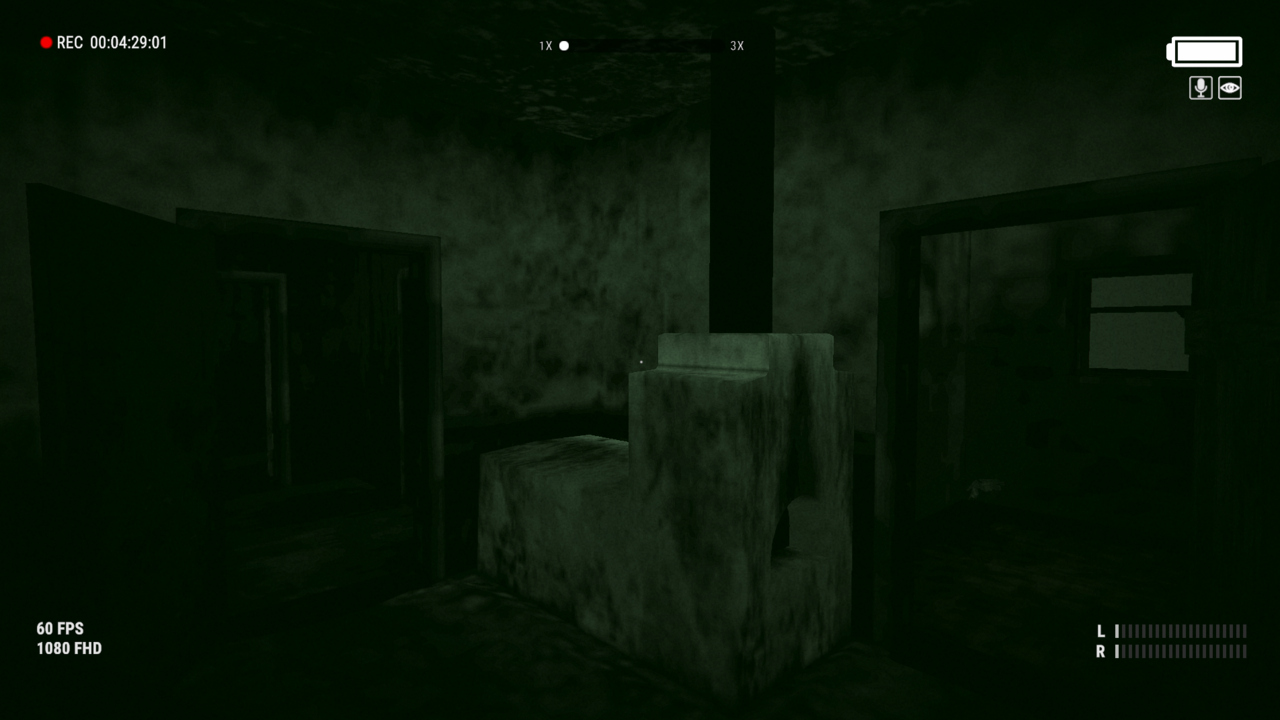
Task: Click the red REC recording dot
Action: click(45, 42)
